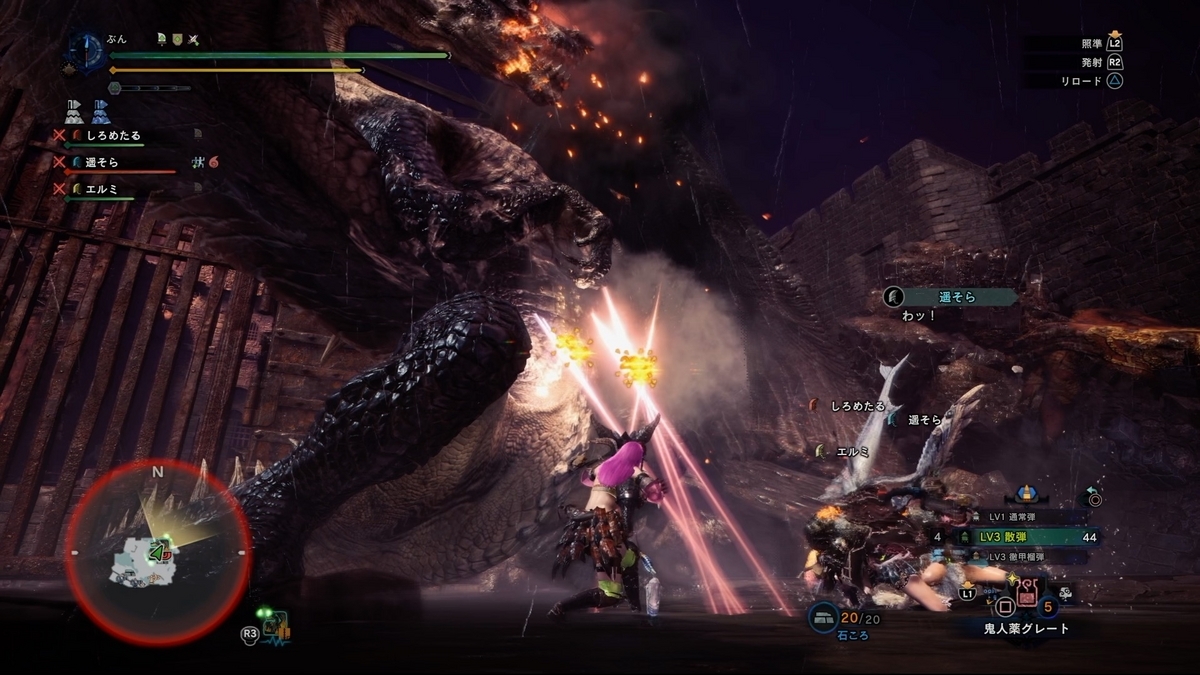Viewport: 1200px width, 675px height.
Task: Click the mantle tool icon above ammo list
Action: pyautogui.click(x=1025, y=494)
